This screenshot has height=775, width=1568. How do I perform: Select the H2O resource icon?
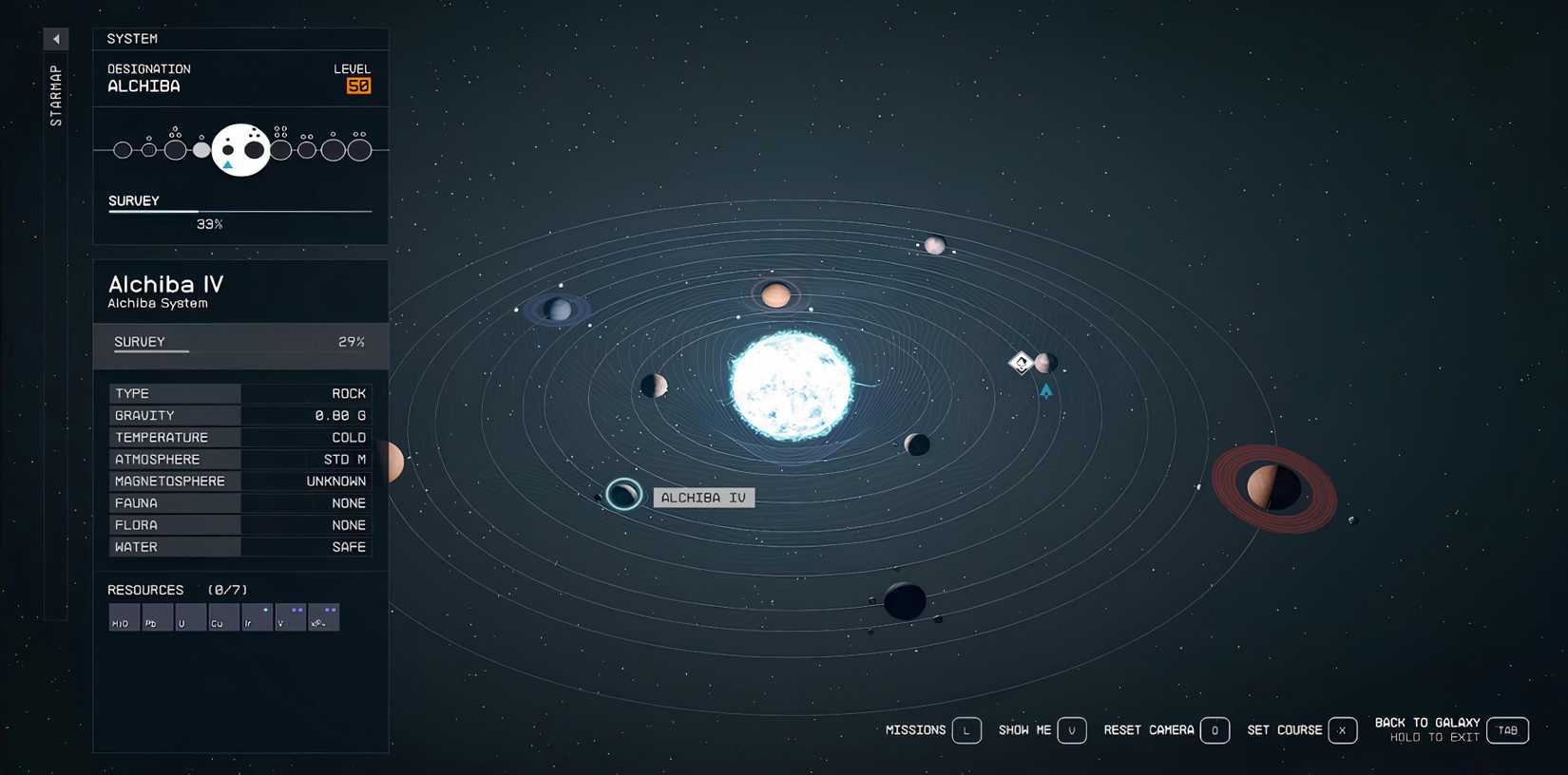pos(124,616)
